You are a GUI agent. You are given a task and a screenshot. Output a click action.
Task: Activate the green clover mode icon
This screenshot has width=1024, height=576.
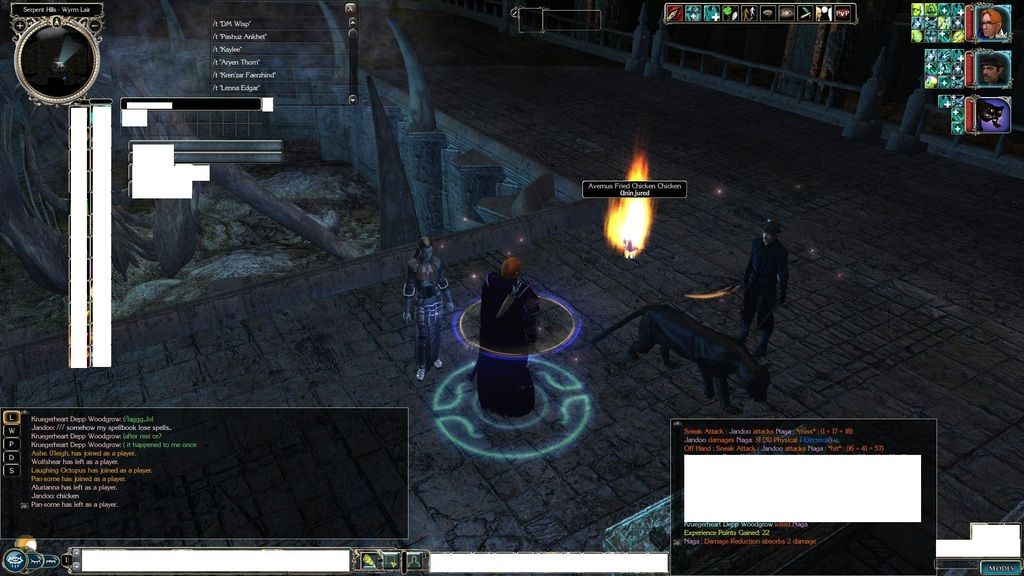[729, 13]
